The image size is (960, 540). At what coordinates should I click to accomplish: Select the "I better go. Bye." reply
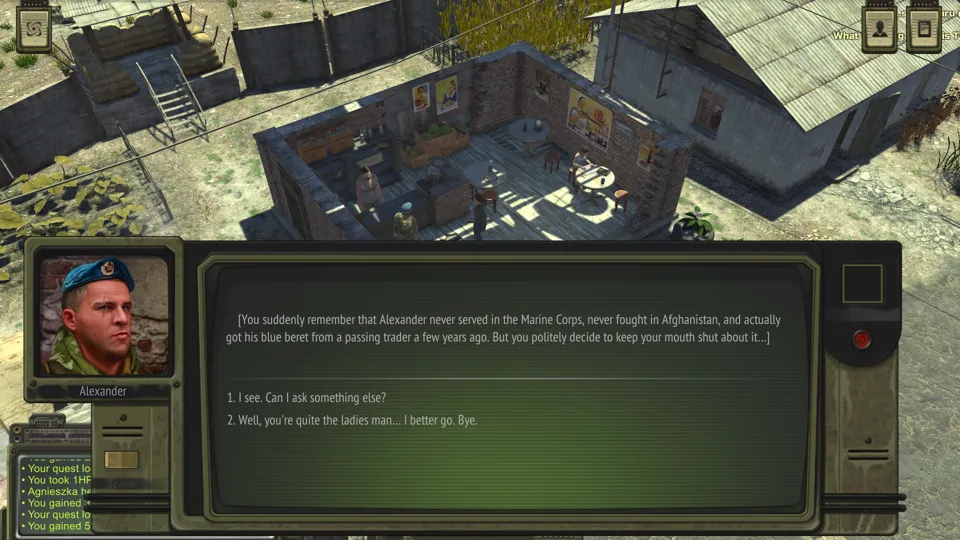pos(357,420)
